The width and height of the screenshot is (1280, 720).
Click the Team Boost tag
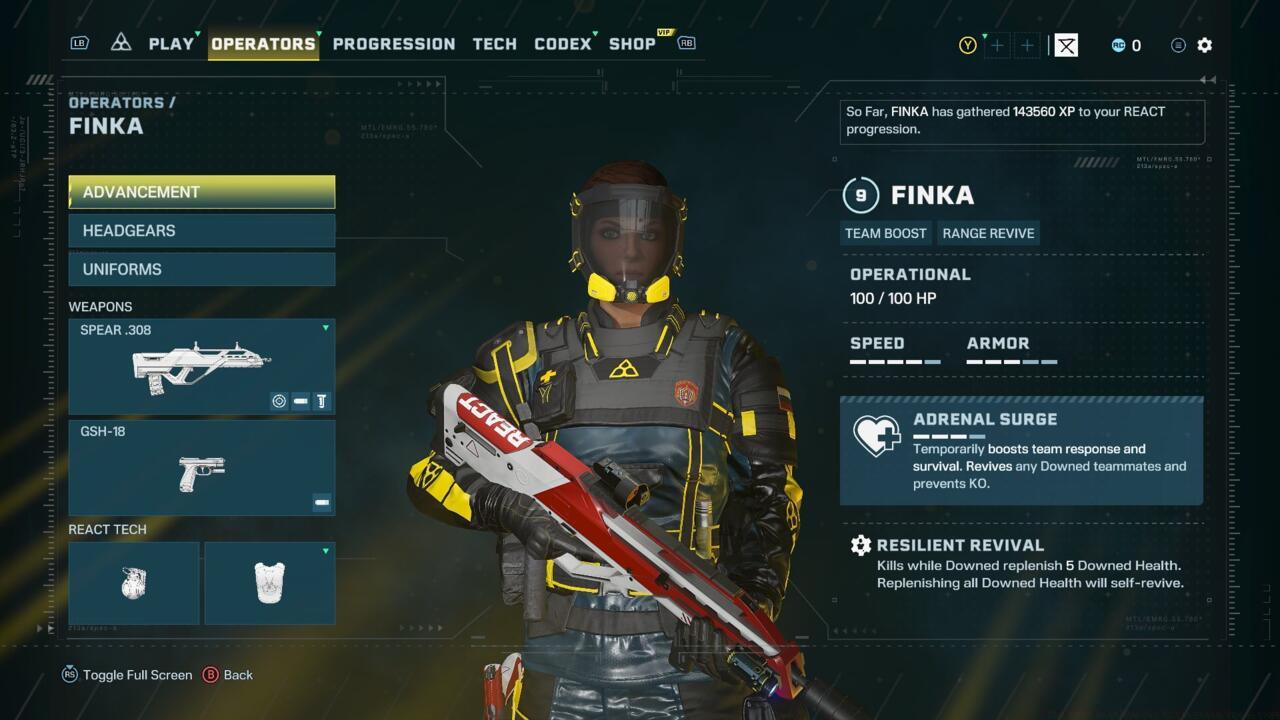coord(885,233)
